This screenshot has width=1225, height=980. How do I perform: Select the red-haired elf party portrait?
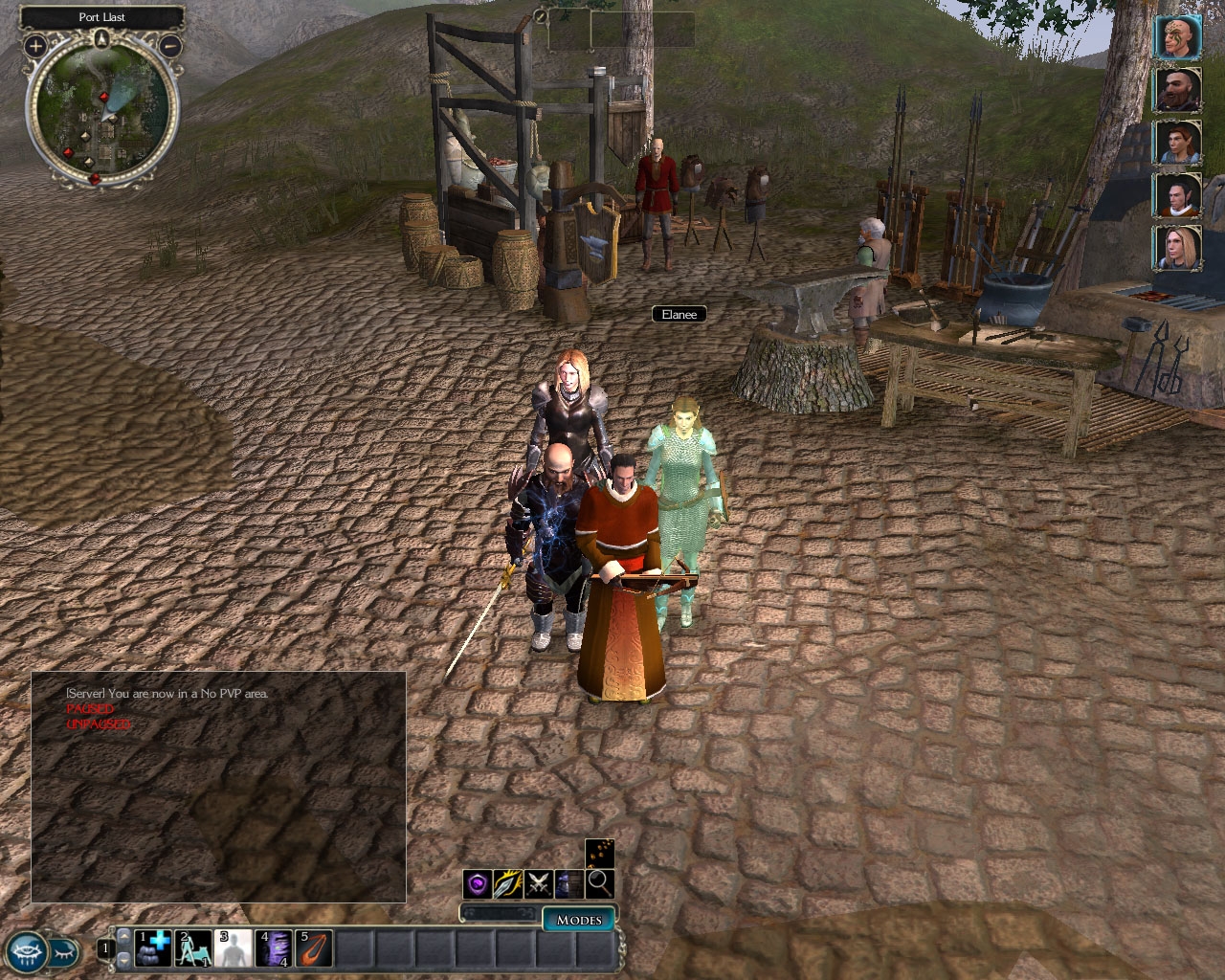(x=1176, y=144)
